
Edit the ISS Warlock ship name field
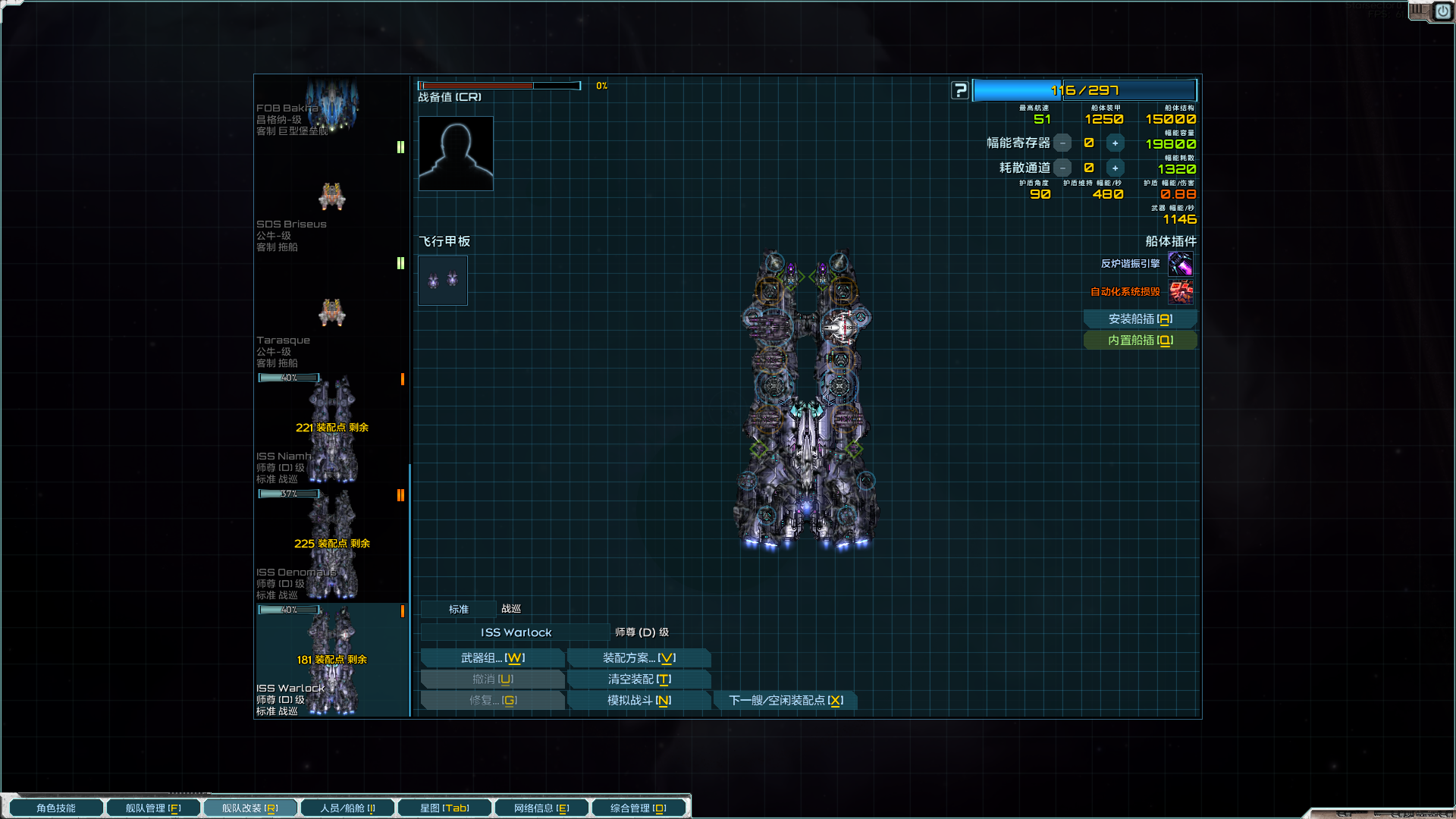point(516,632)
